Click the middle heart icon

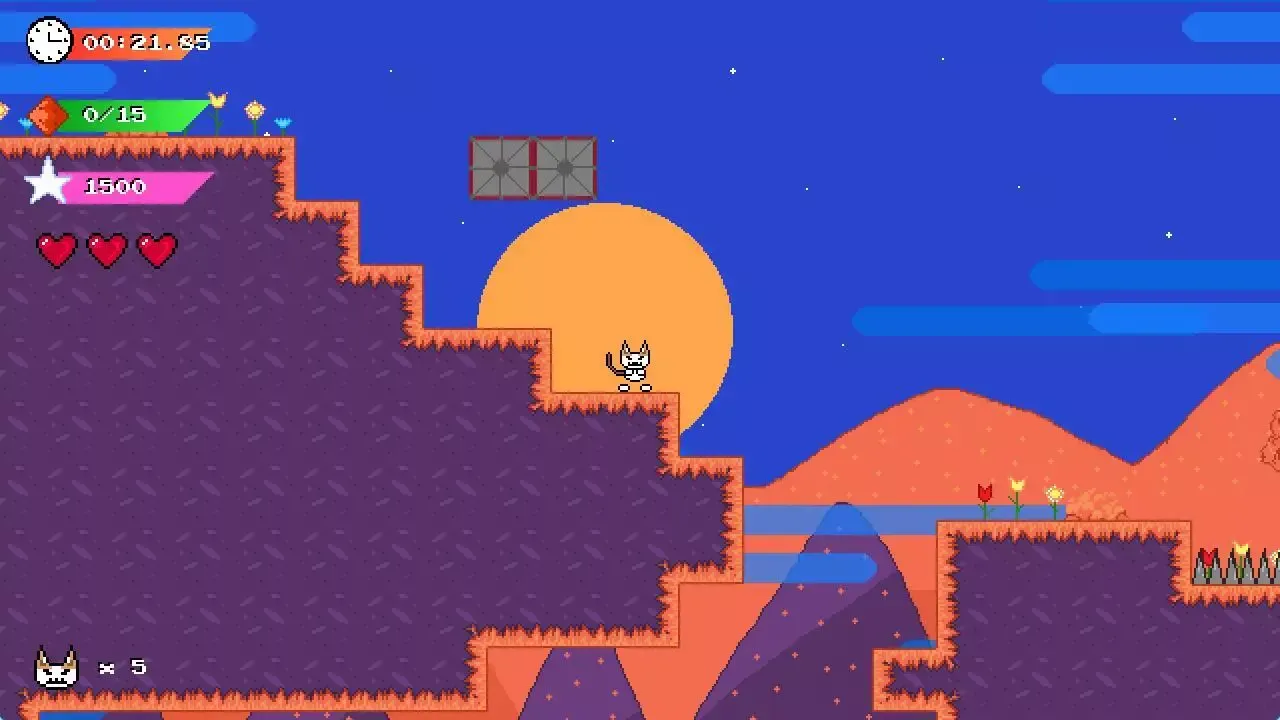(108, 249)
